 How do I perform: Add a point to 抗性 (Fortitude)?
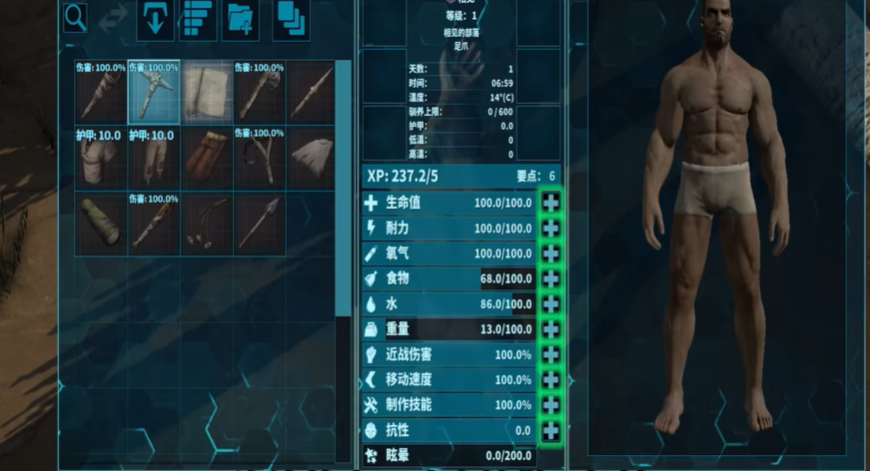pos(550,431)
